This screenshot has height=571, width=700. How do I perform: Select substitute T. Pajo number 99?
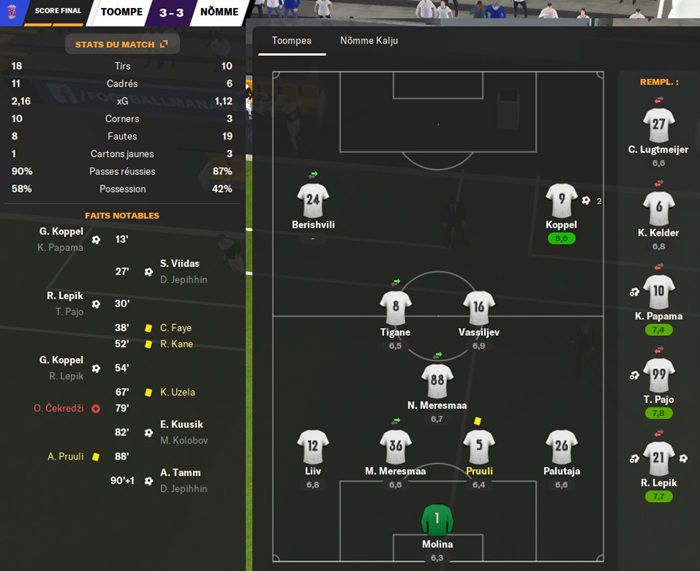coord(658,377)
